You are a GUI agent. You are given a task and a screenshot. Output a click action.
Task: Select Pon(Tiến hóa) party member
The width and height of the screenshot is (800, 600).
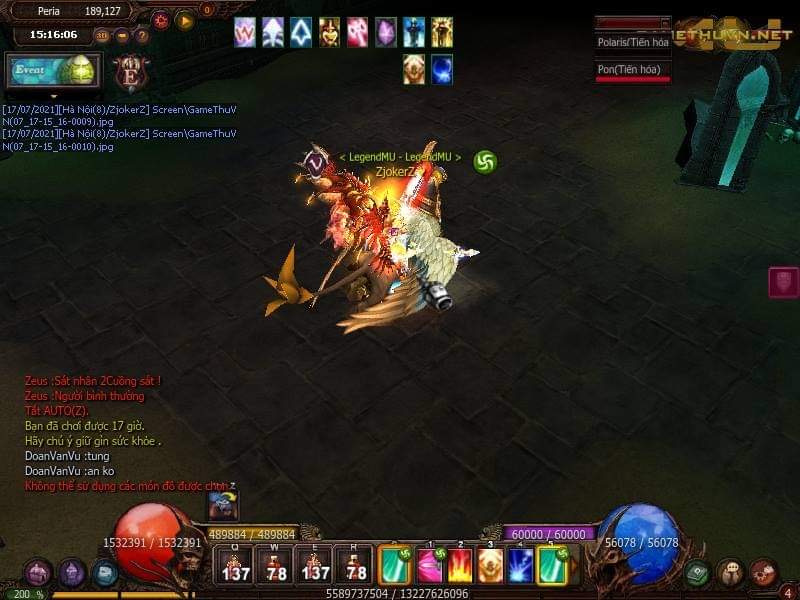pos(632,69)
